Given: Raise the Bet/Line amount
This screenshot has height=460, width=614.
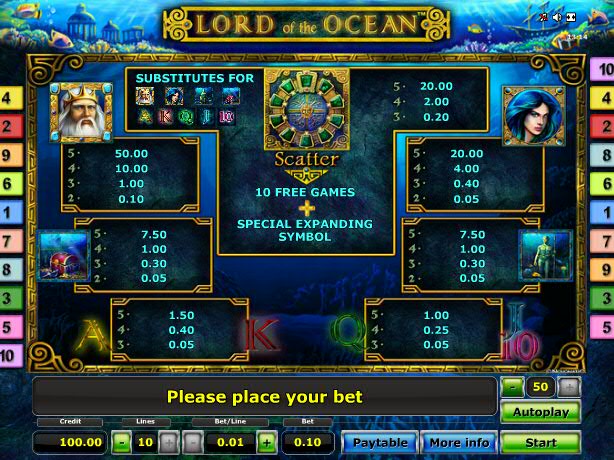Looking at the screenshot, I should click(x=266, y=441).
